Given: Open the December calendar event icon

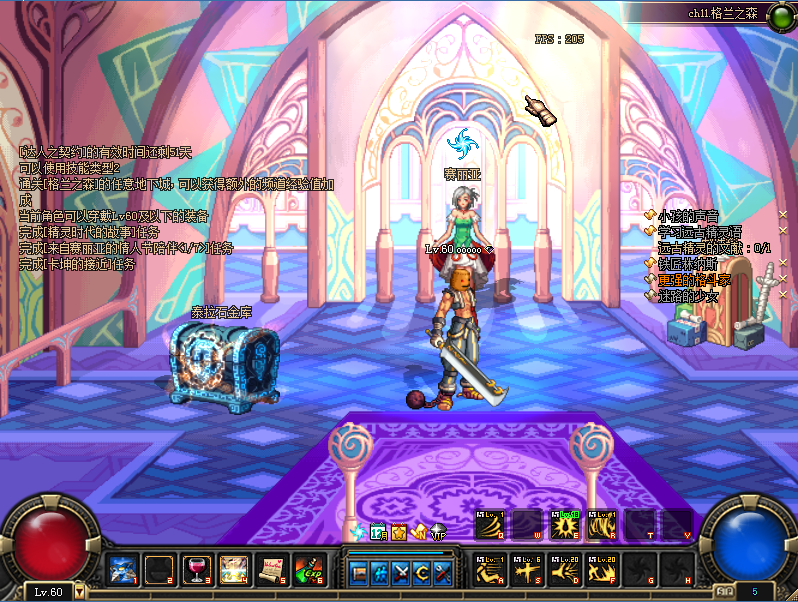Looking at the screenshot, I should coord(377,532).
